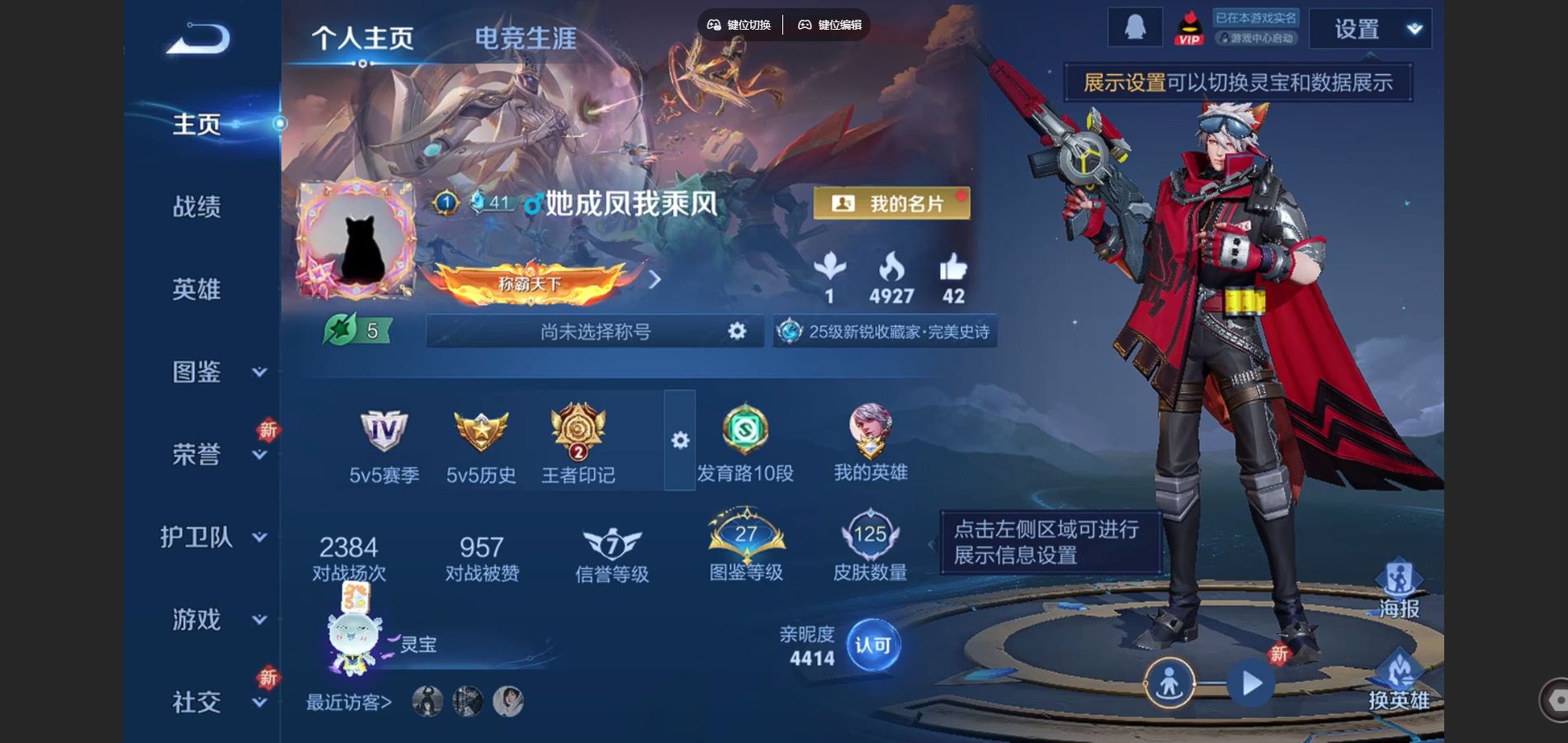Expand the 设置 dropdown chevron
This screenshot has width=1568, height=743.
click(x=1414, y=27)
